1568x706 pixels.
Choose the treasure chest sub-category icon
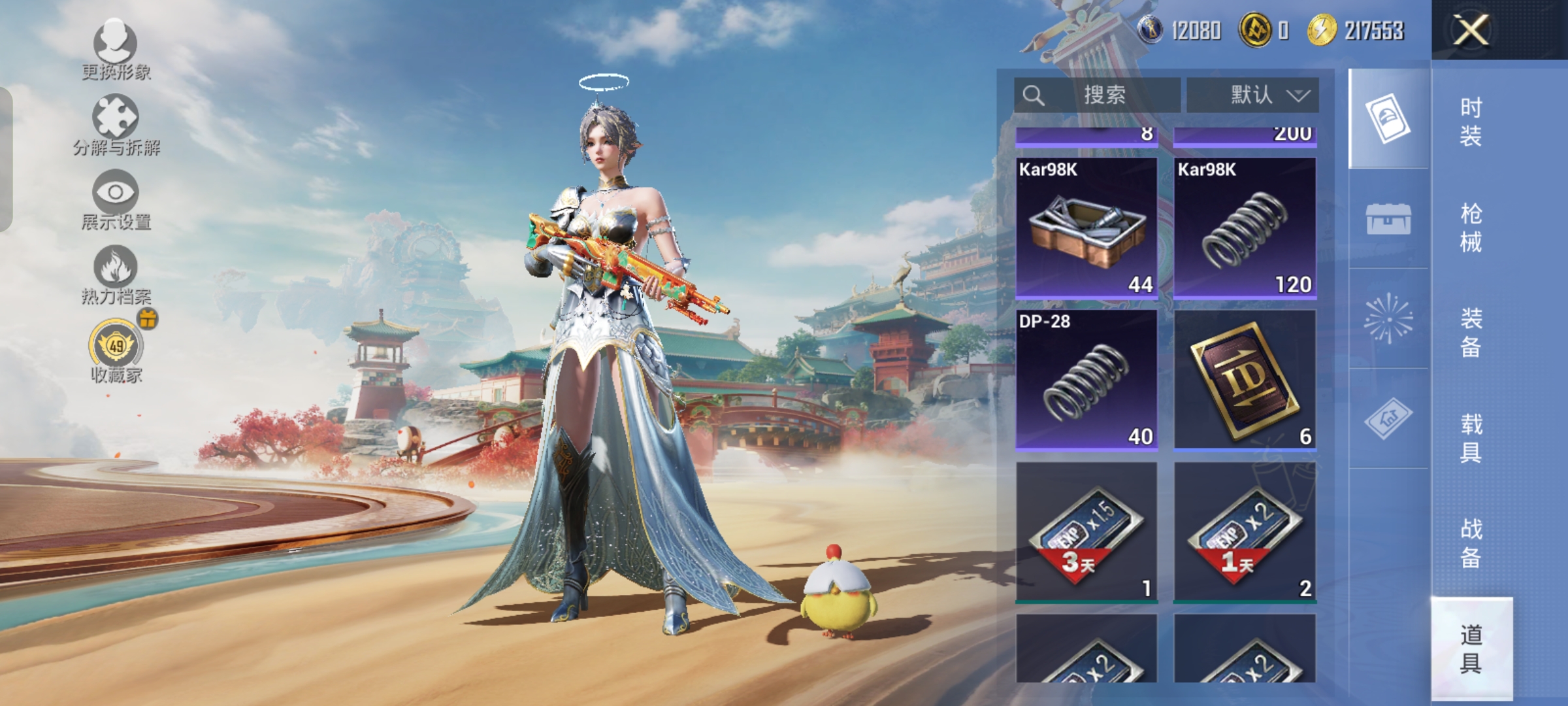coord(1388,218)
